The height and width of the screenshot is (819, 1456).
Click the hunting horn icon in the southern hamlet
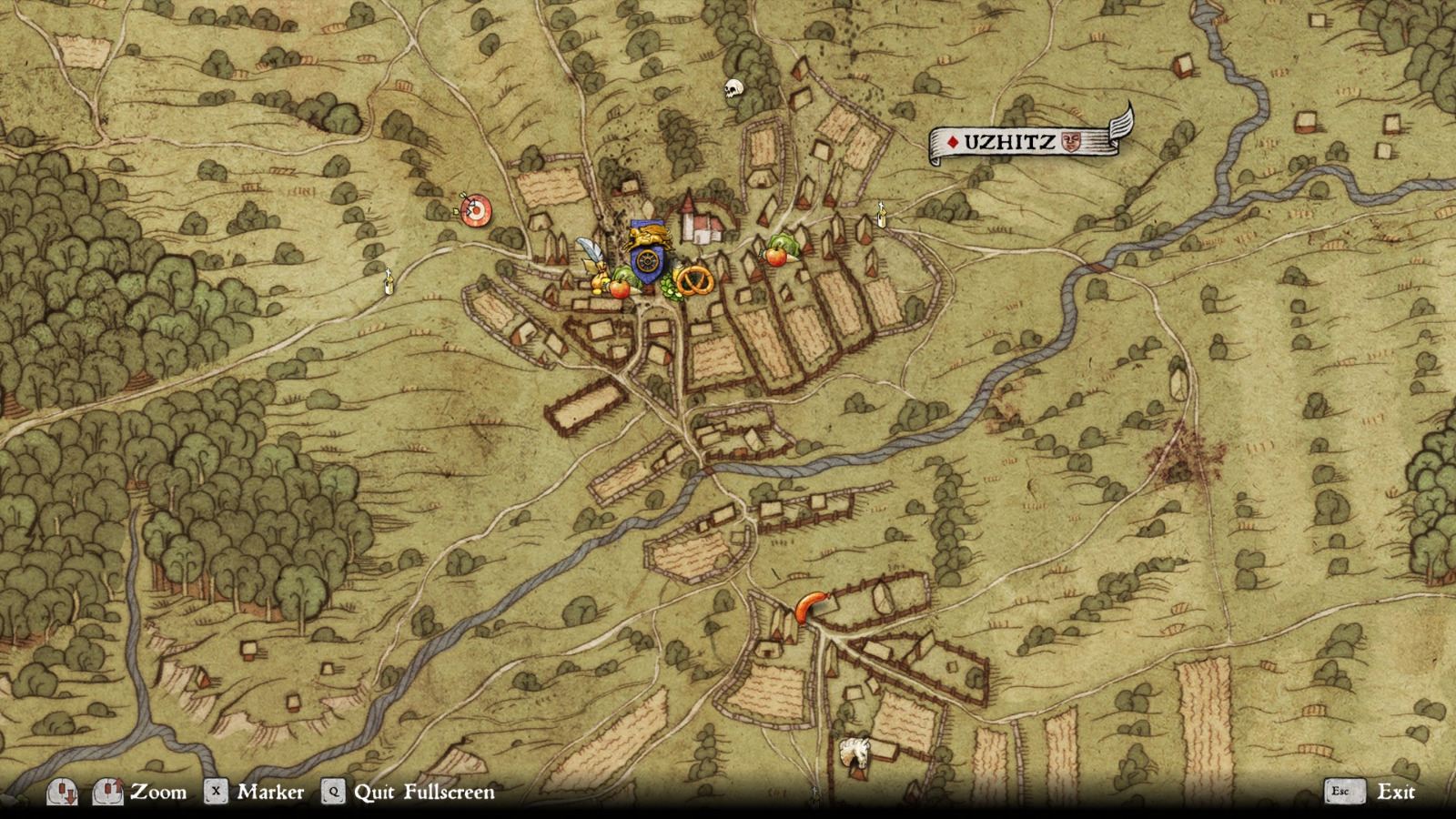coord(811,605)
